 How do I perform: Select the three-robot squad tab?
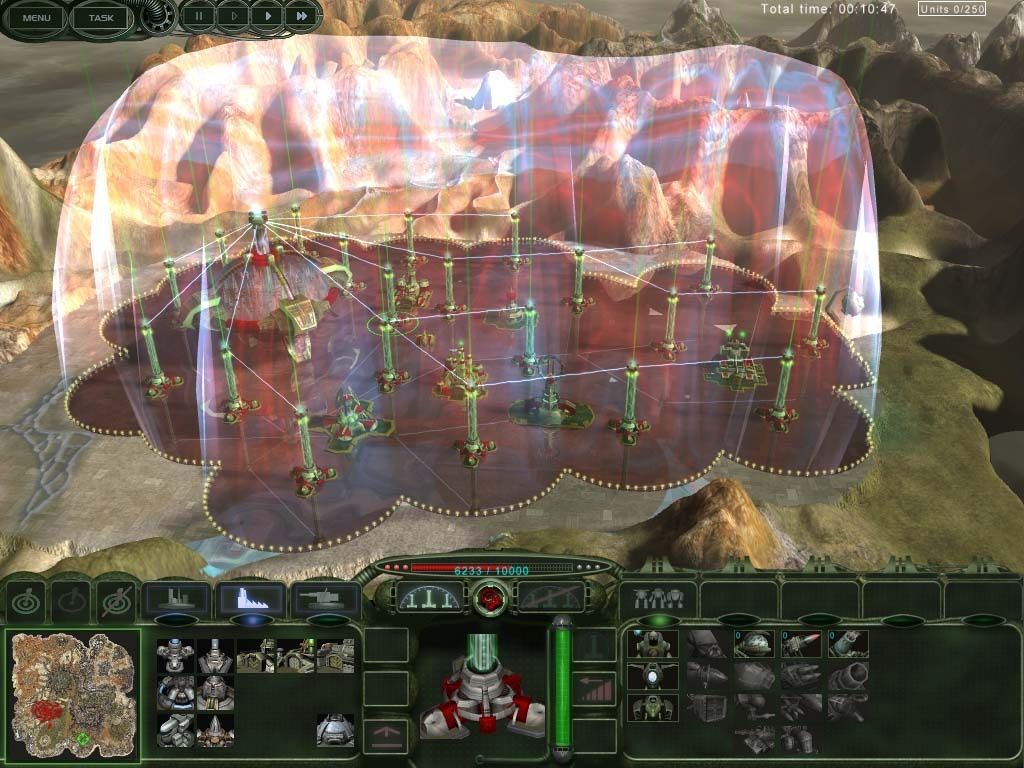point(657,598)
